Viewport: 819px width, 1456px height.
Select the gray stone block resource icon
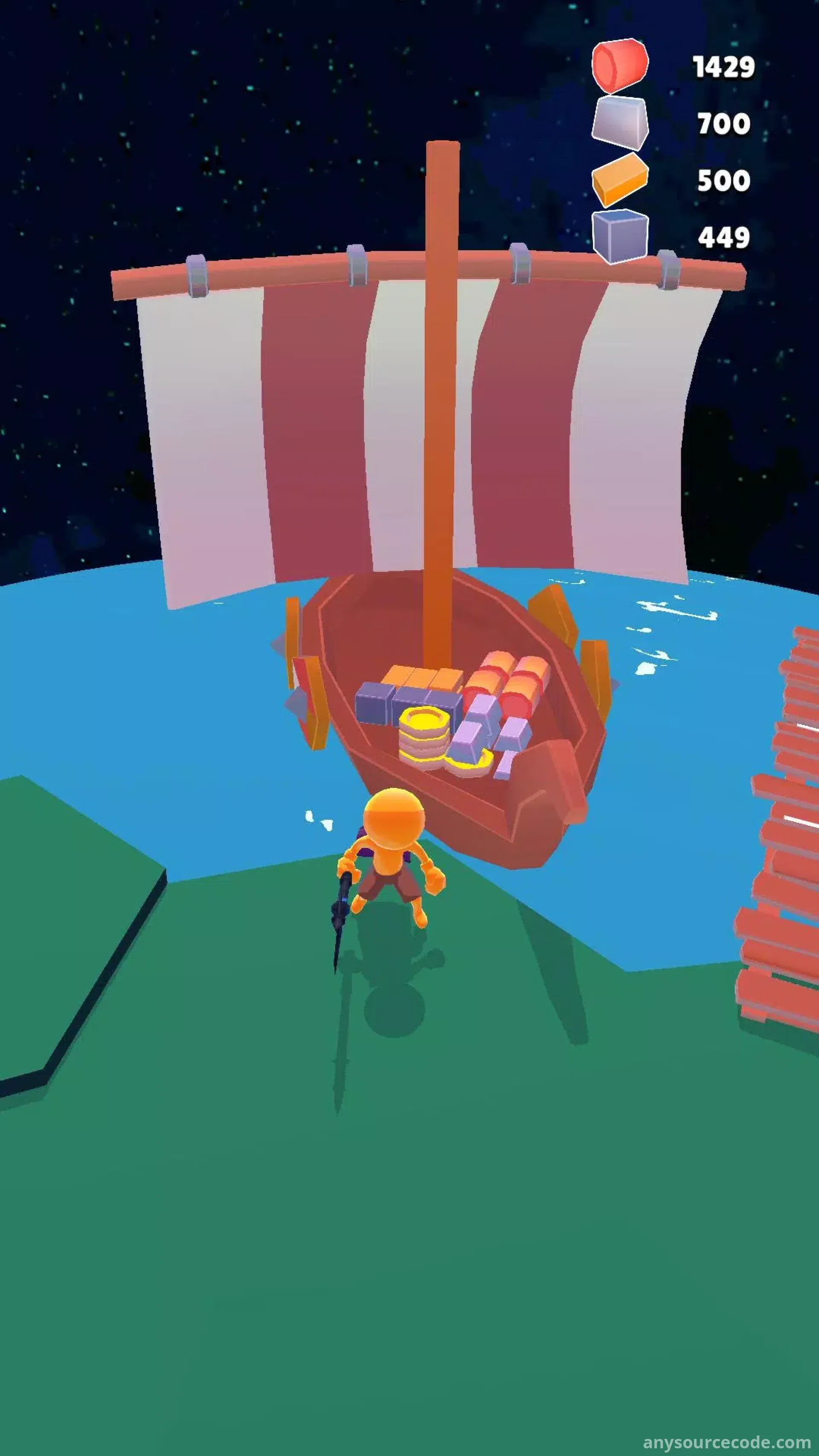coord(619,123)
